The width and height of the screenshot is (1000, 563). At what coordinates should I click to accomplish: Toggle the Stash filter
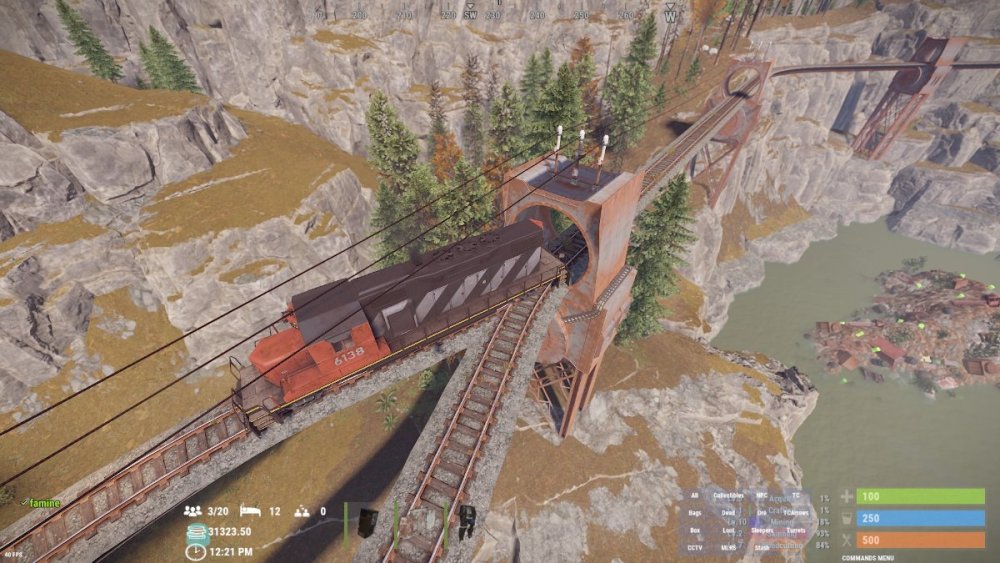click(x=762, y=547)
